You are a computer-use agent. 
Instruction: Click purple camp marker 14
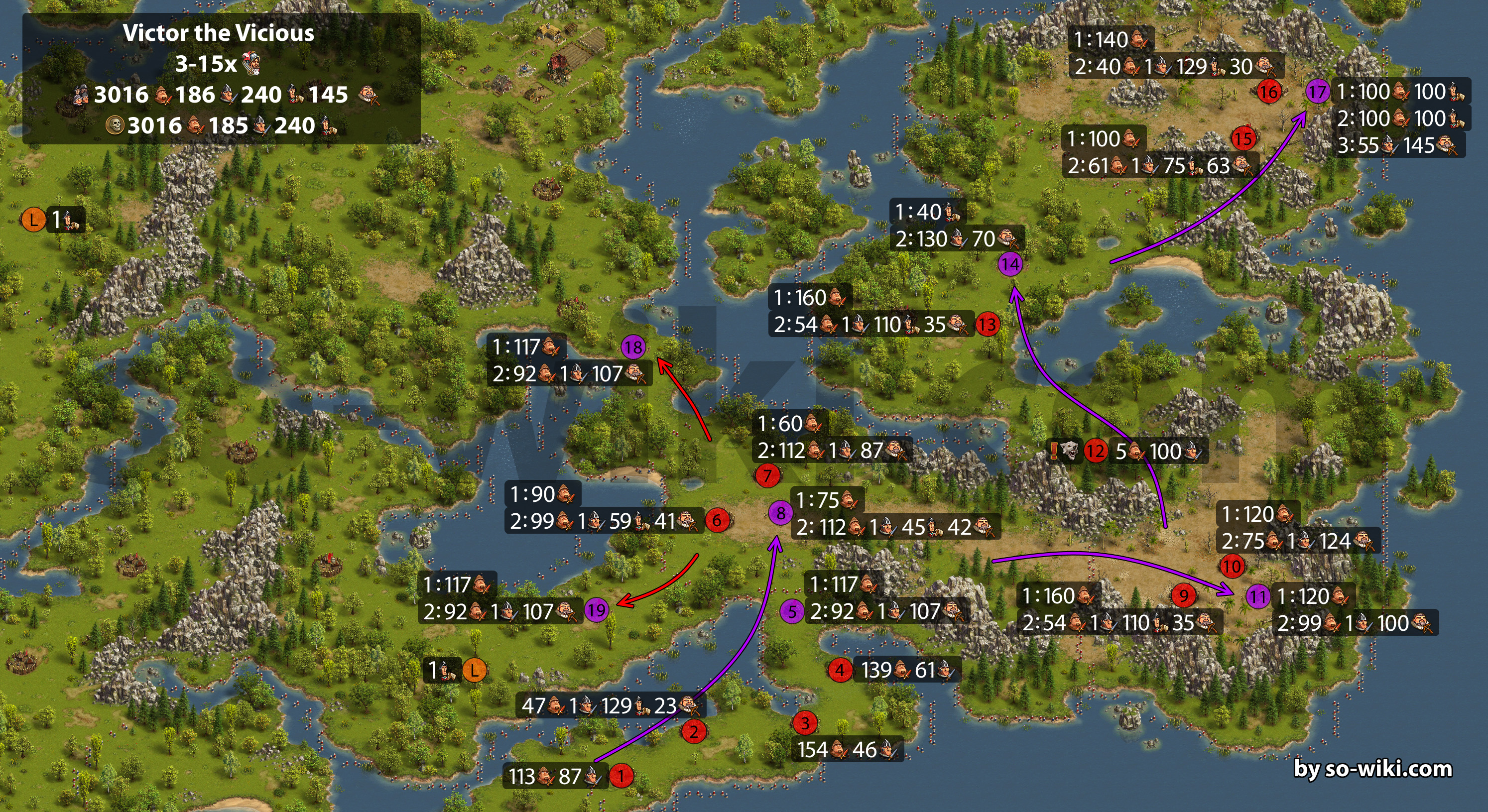[x=1010, y=264]
